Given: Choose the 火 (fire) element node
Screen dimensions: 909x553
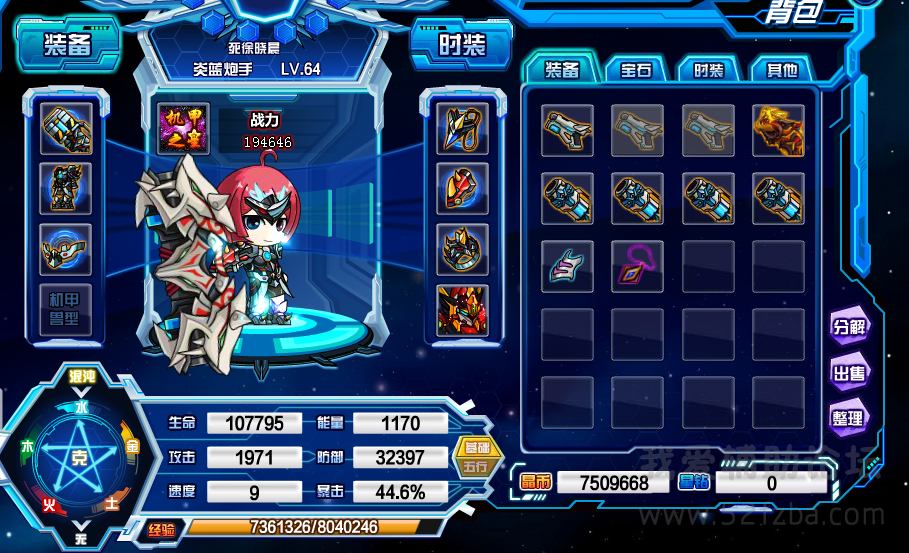Looking at the screenshot, I should (48, 506).
